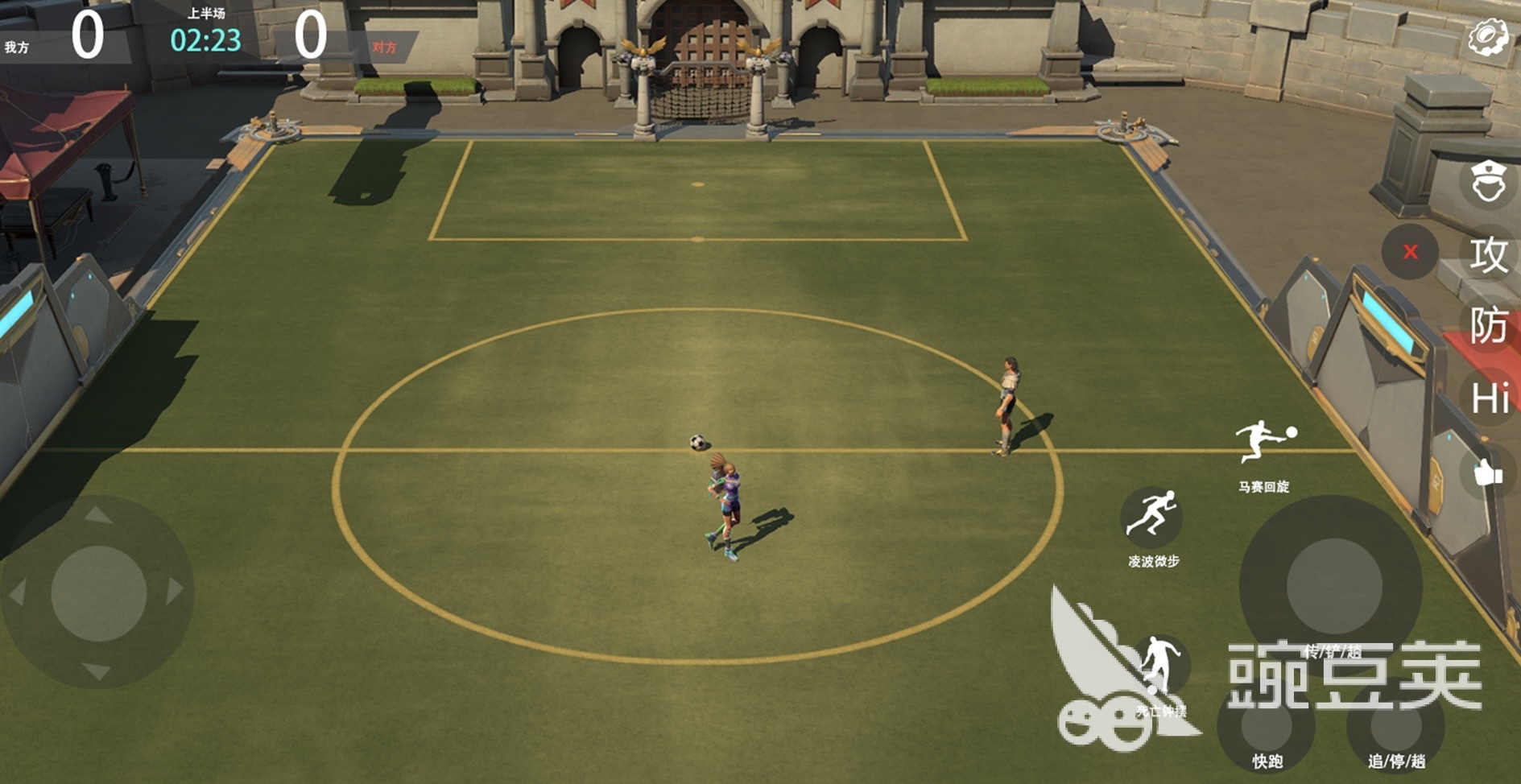Close the quick chat with red X

(x=1410, y=252)
